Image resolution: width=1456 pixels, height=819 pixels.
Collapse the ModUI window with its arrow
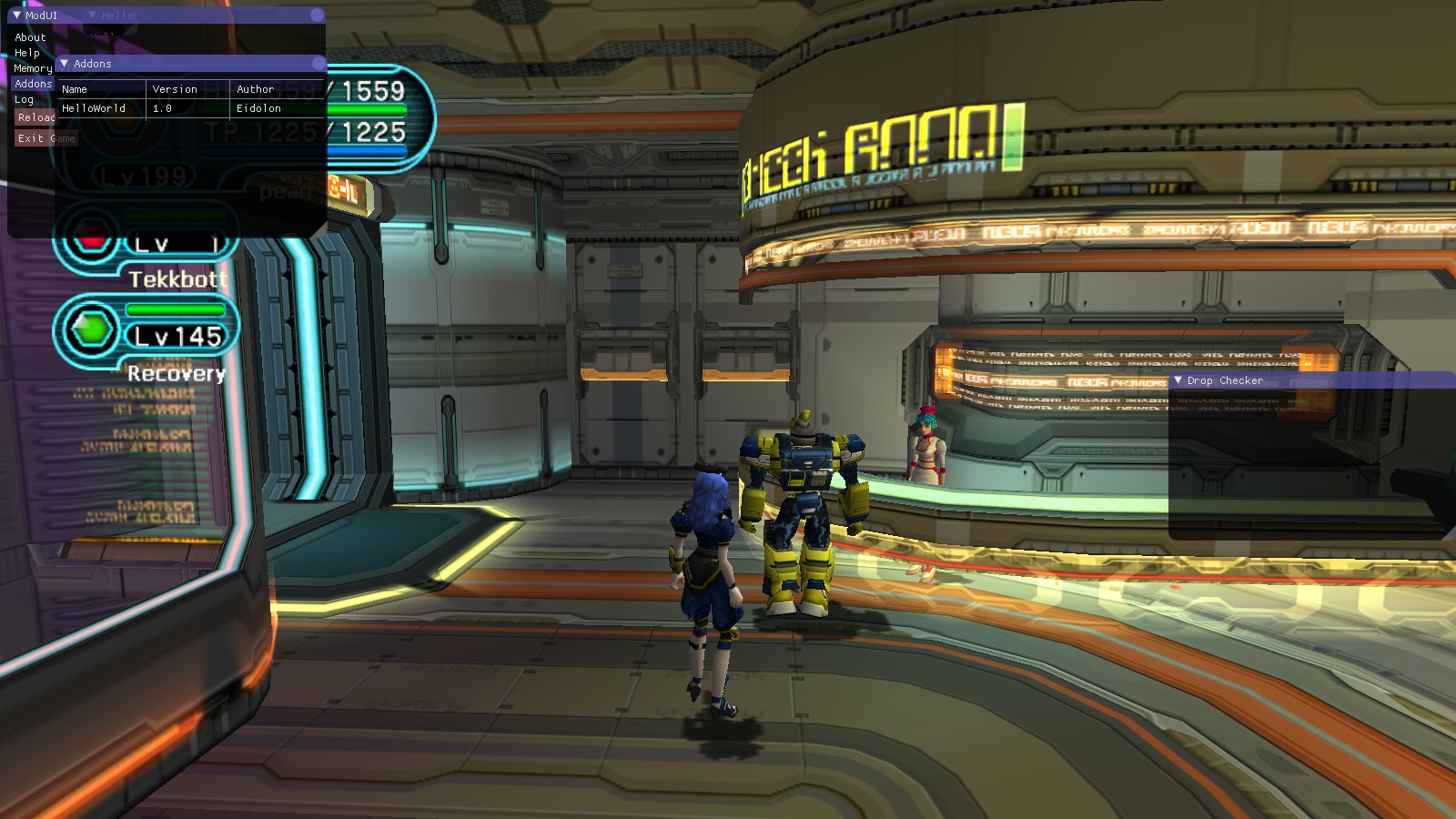coord(16,15)
